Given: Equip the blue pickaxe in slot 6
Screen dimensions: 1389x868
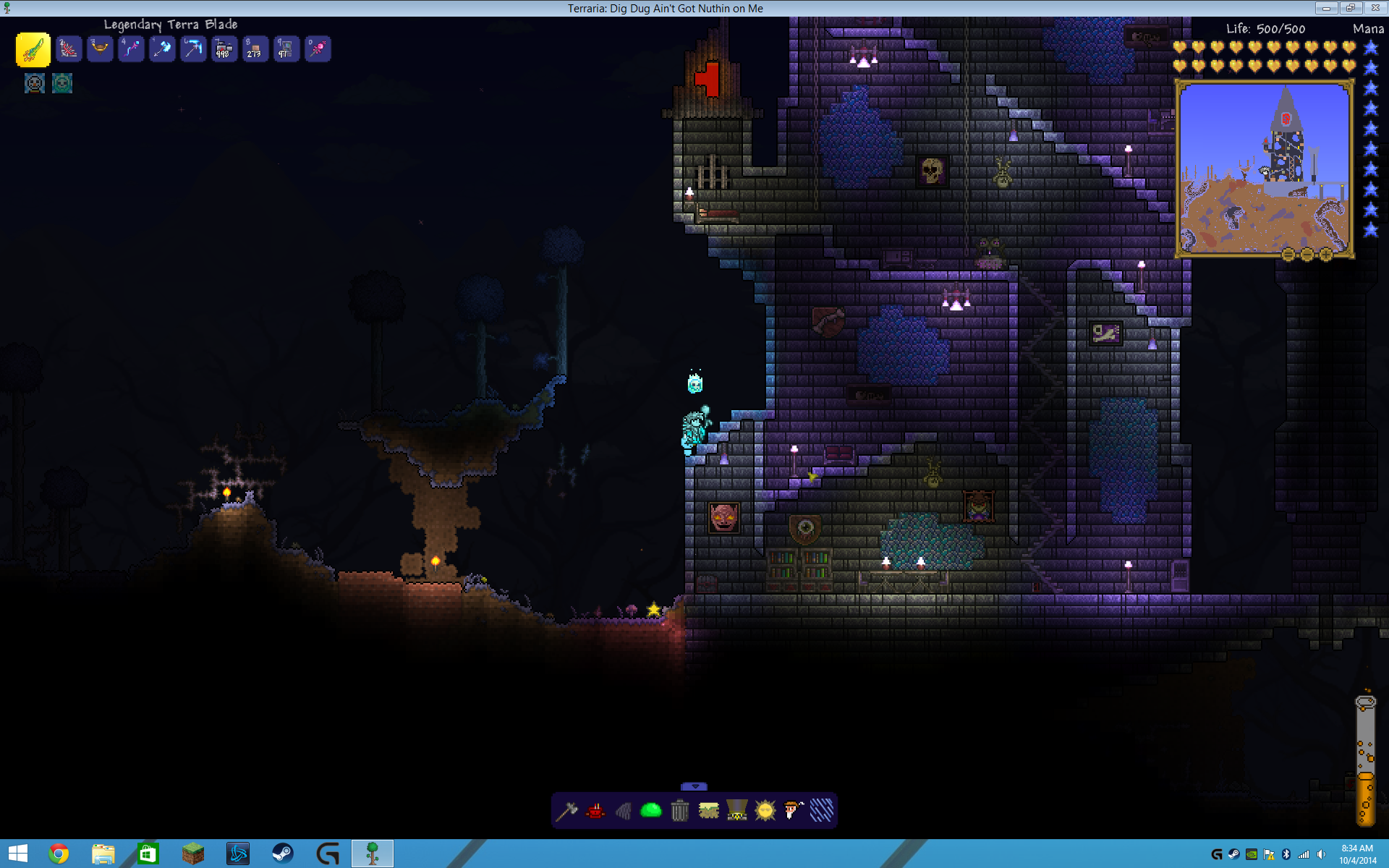Looking at the screenshot, I should pos(193,49).
